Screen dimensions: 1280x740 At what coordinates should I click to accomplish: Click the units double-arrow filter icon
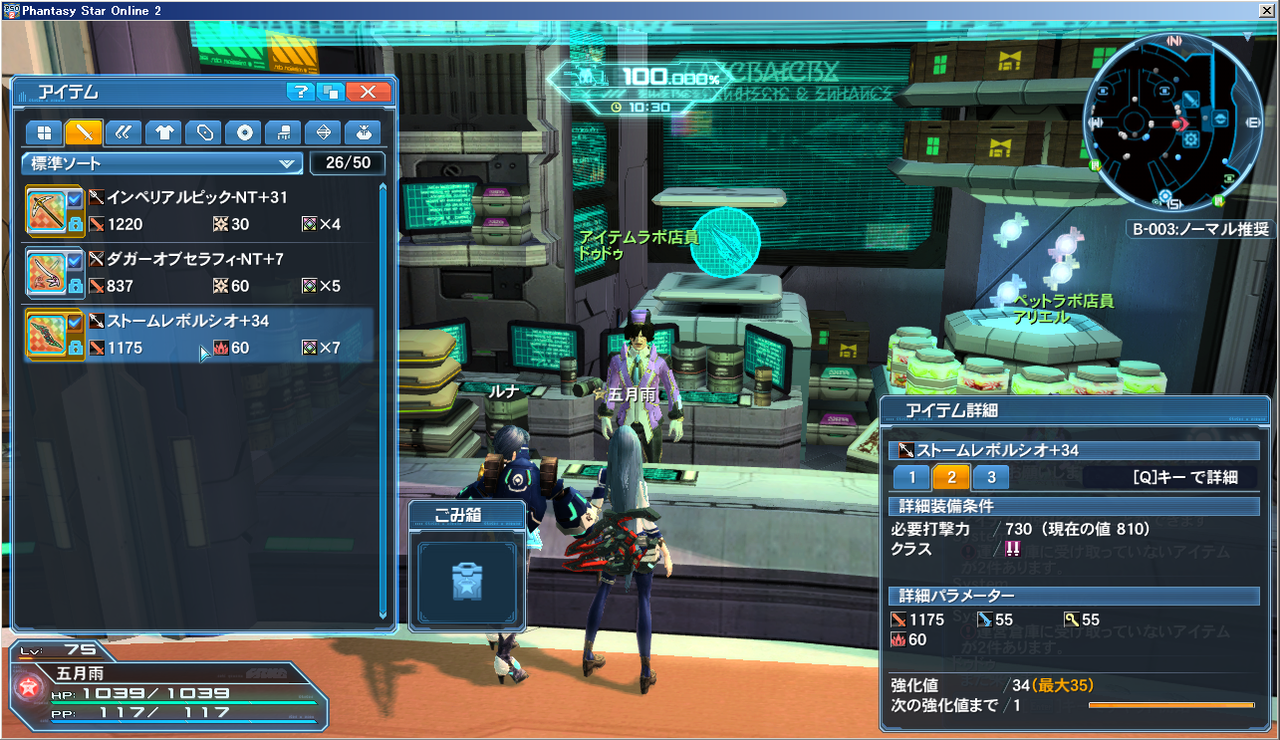pyautogui.click(x=124, y=132)
